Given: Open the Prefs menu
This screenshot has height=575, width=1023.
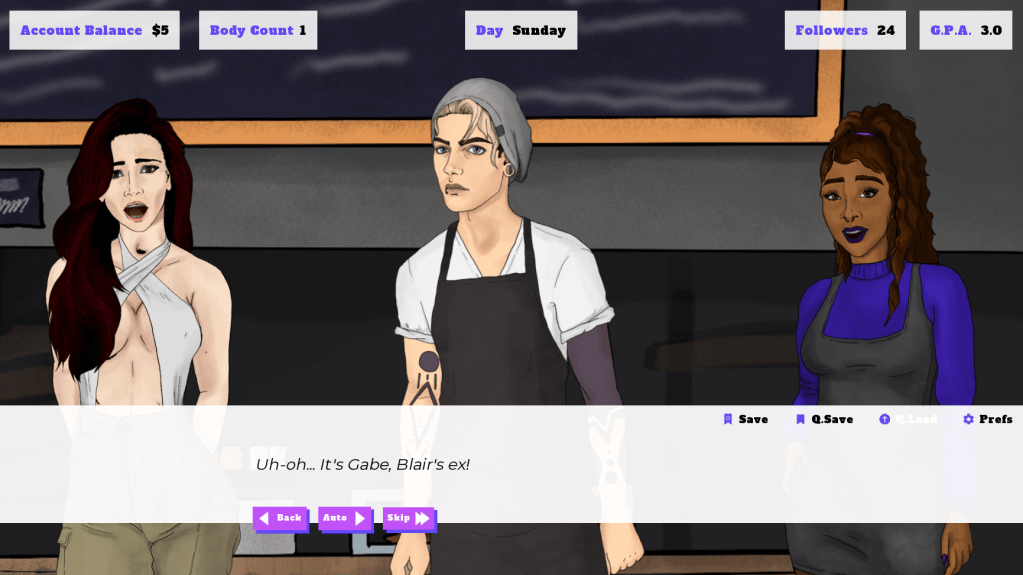Looking at the screenshot, I should pyautogui.click(x=988, y=419).
